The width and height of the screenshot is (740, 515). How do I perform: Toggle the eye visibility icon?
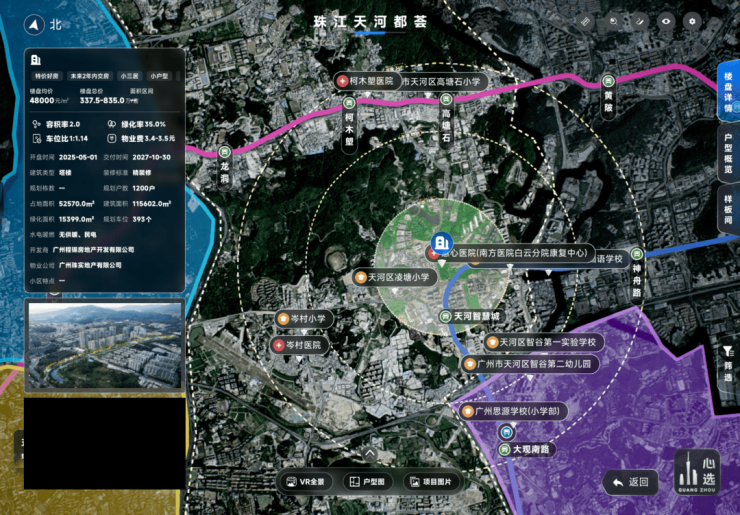[x=666, y=21]
